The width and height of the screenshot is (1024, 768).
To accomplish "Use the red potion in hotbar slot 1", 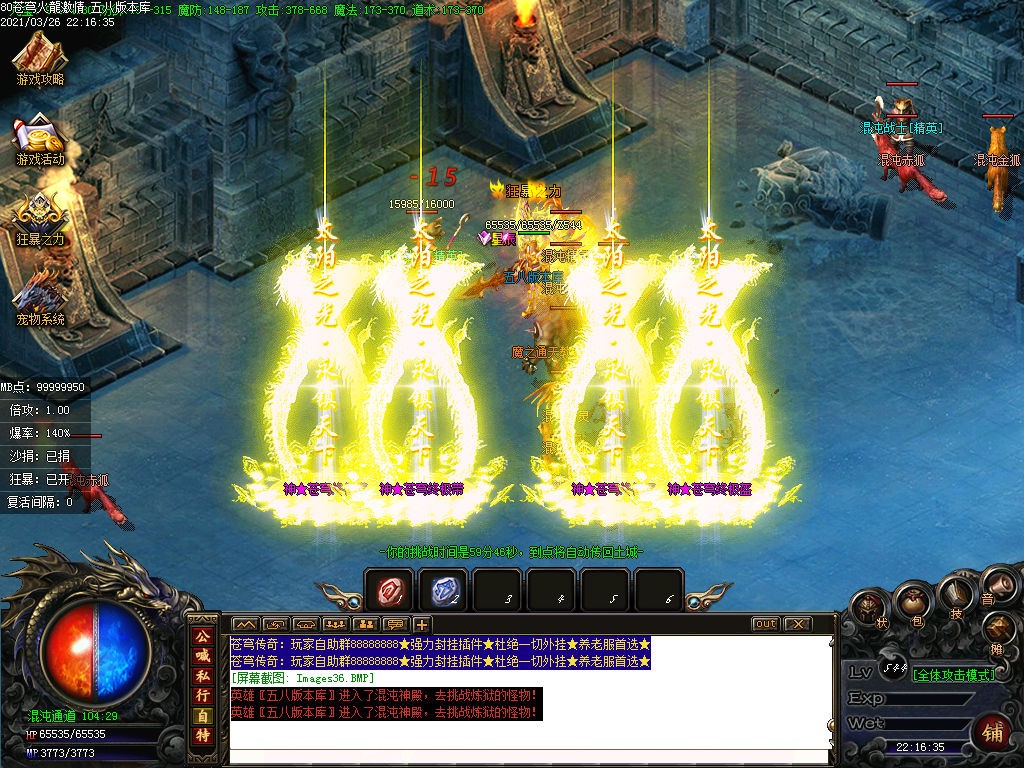I will (x=389, y=591).
